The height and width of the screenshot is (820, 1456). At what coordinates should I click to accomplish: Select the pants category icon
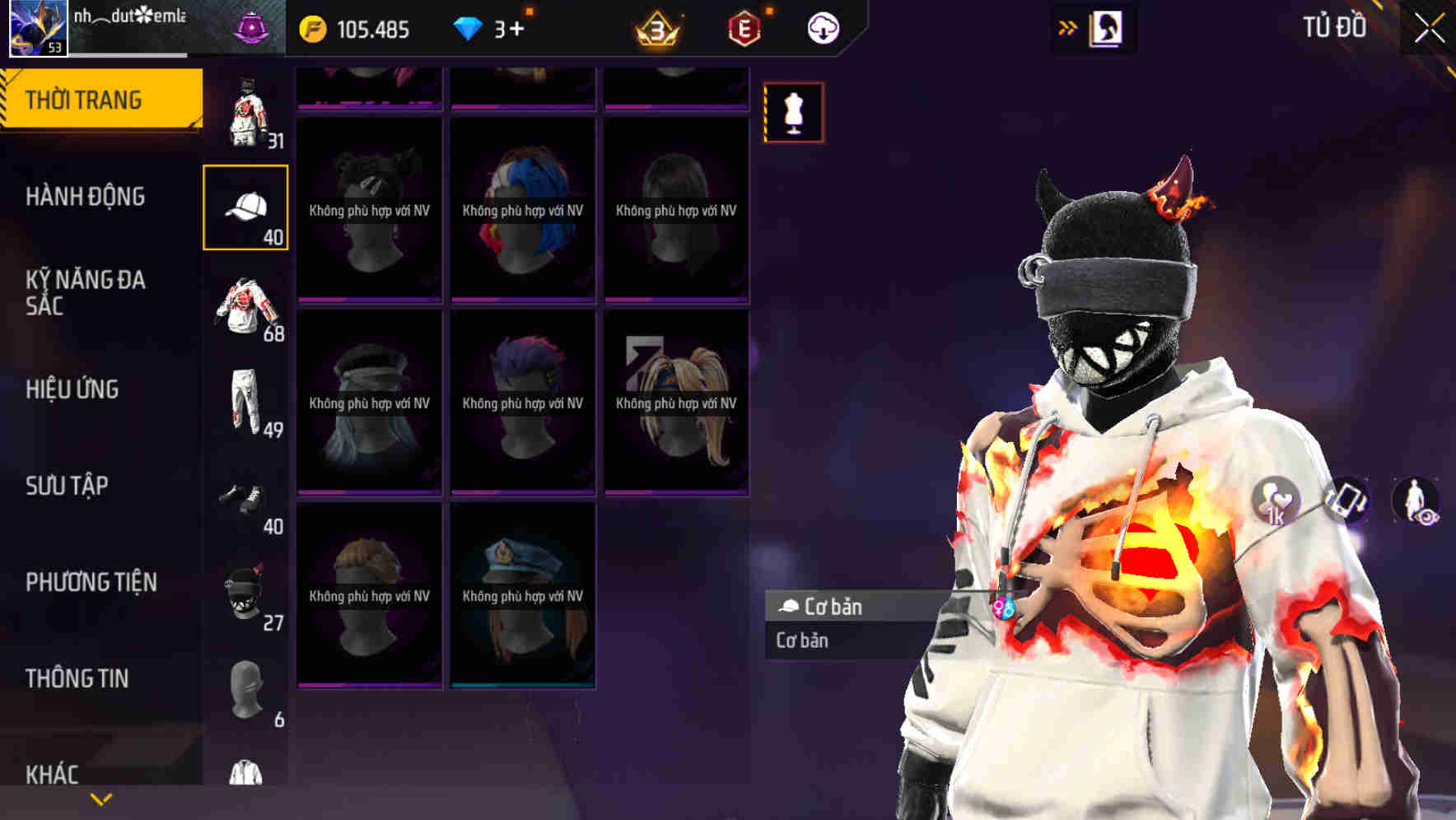[x=246, y=403]
